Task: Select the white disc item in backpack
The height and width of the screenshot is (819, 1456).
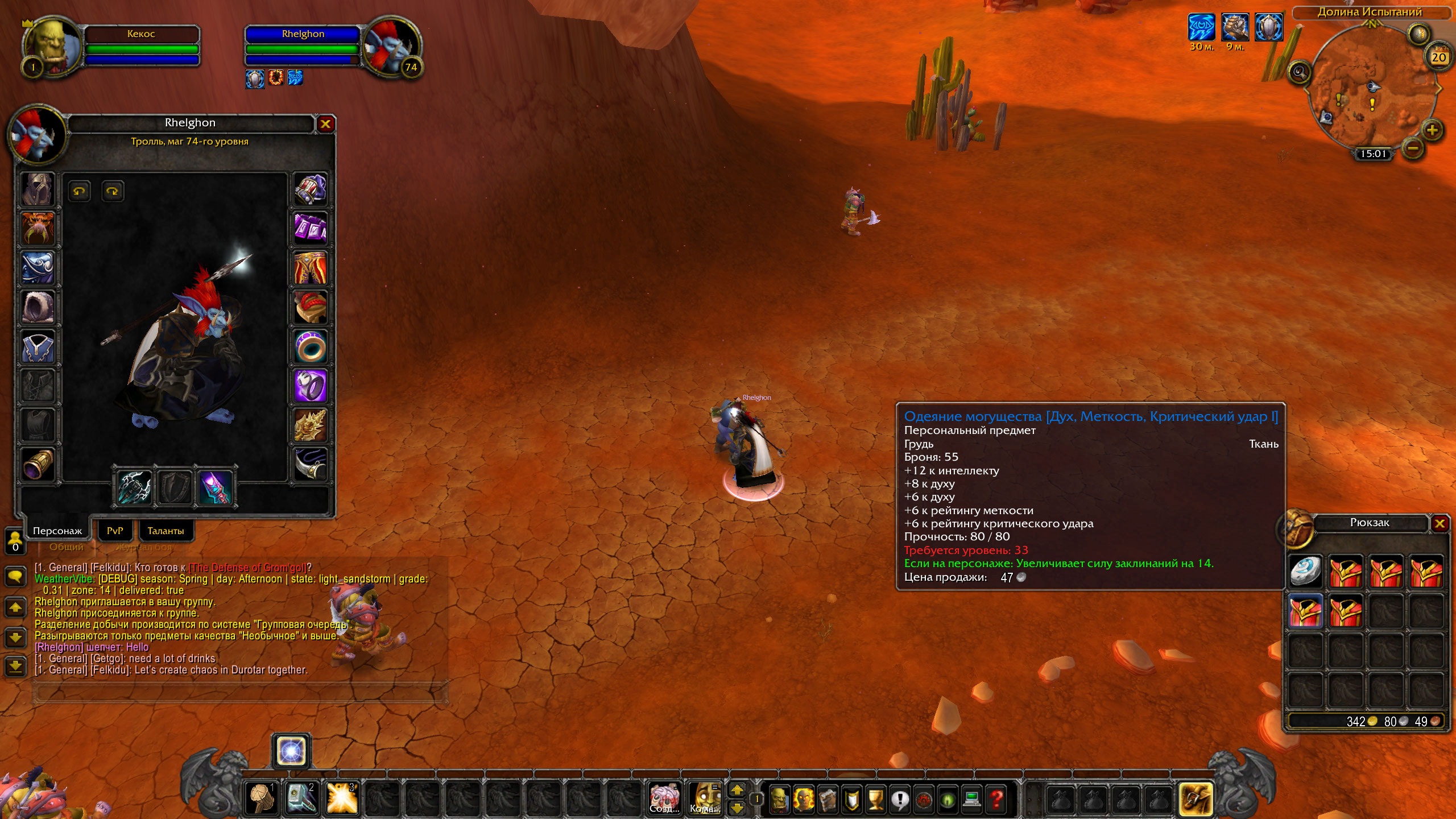Action: click(1305, 571)
